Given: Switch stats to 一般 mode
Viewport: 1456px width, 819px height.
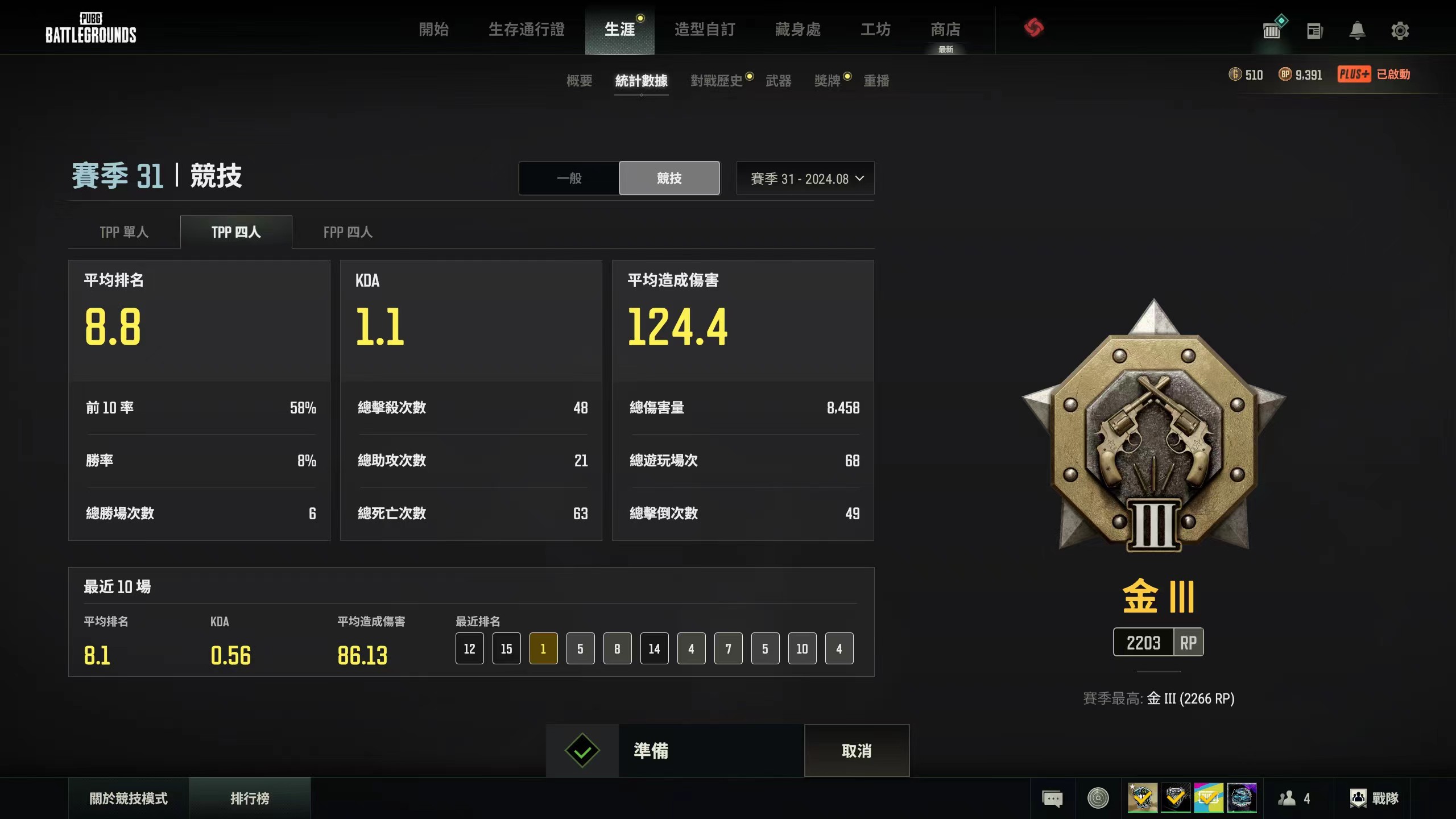Looking at the screenshot, I should pyautogui.click(x=569, y=179).
